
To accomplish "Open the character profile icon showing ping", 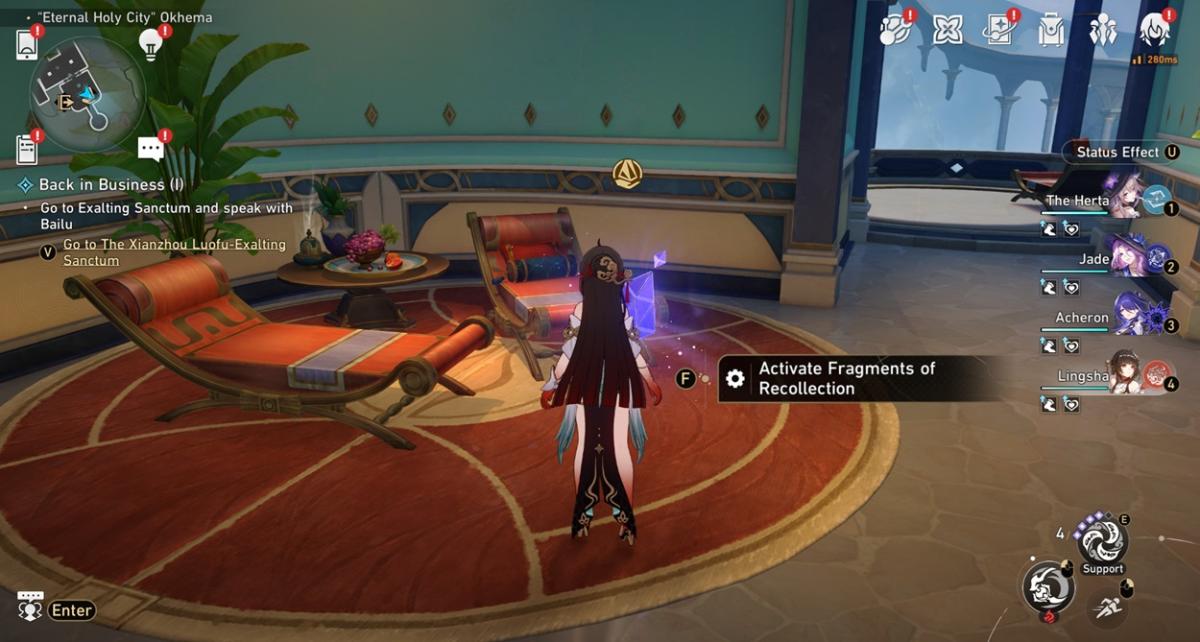I will (1155, 31).
